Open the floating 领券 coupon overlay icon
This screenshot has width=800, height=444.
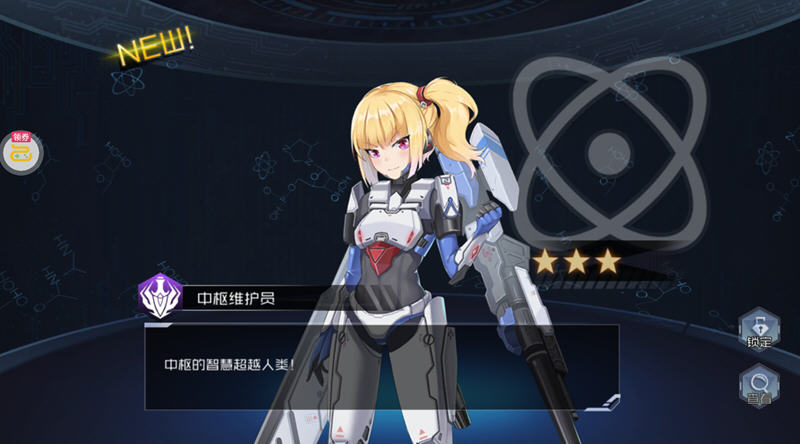coord(19,152)
